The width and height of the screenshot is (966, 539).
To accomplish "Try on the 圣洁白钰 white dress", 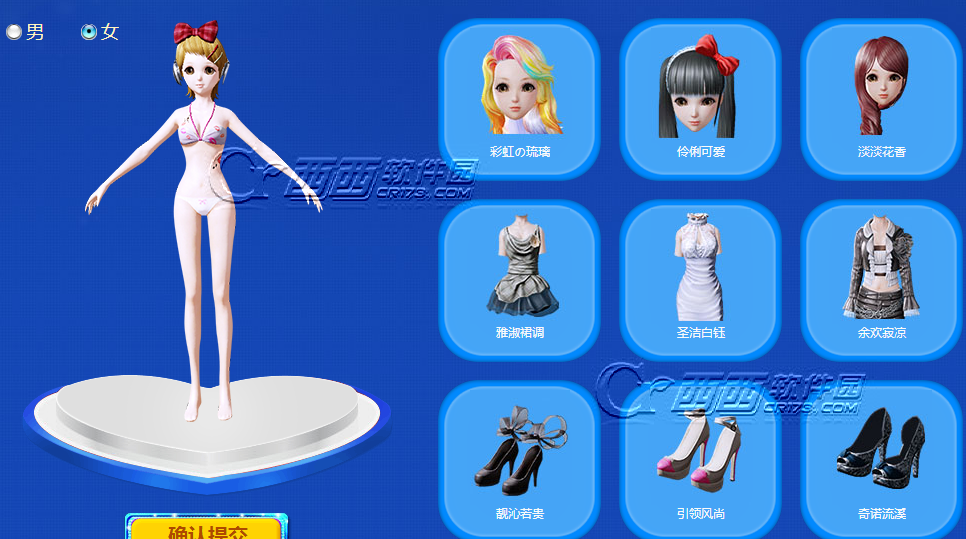I will coord(700,279).
